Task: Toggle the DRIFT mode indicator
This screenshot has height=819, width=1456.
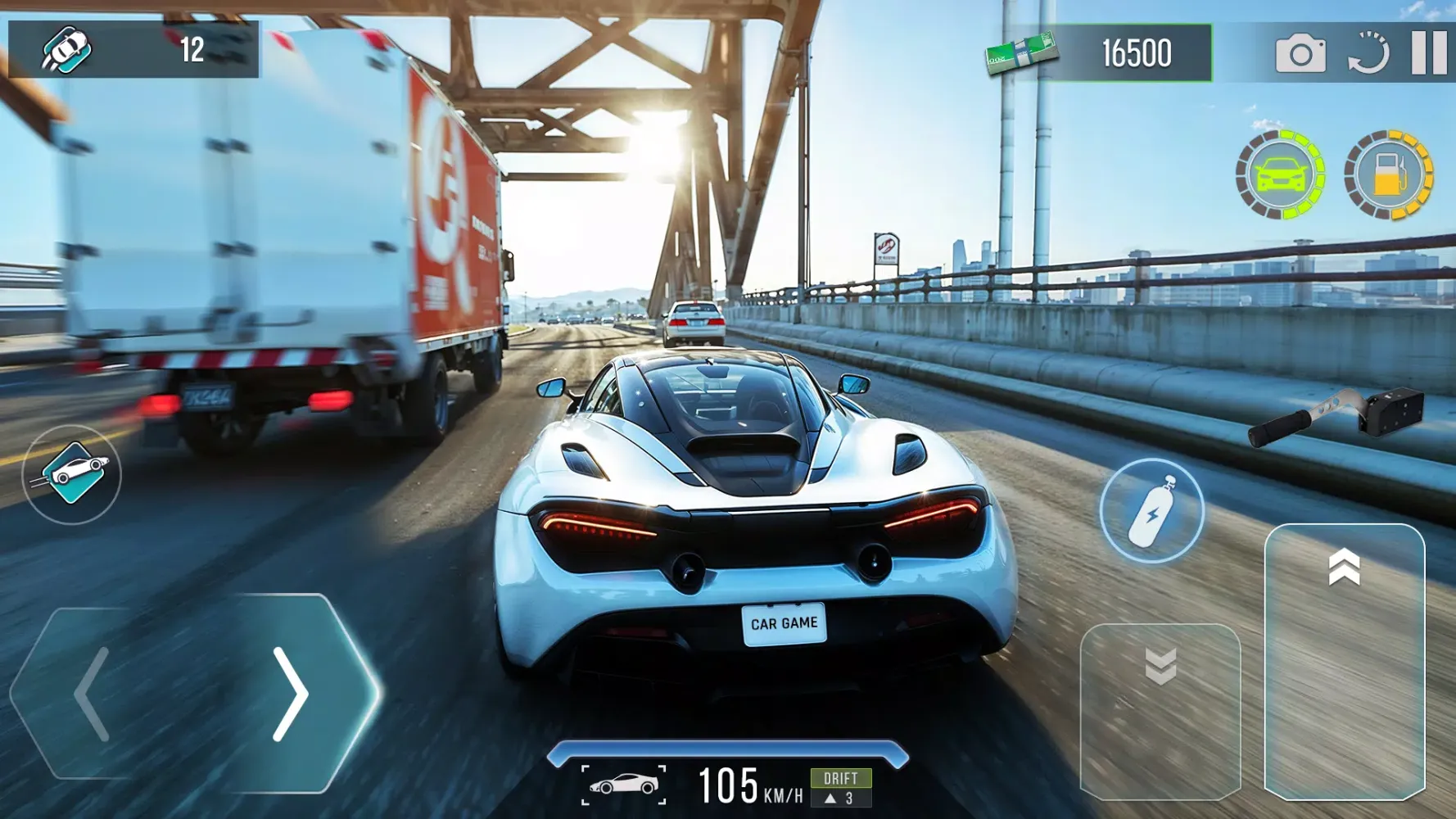Action: pyautogui.click(x=840, y=787)
